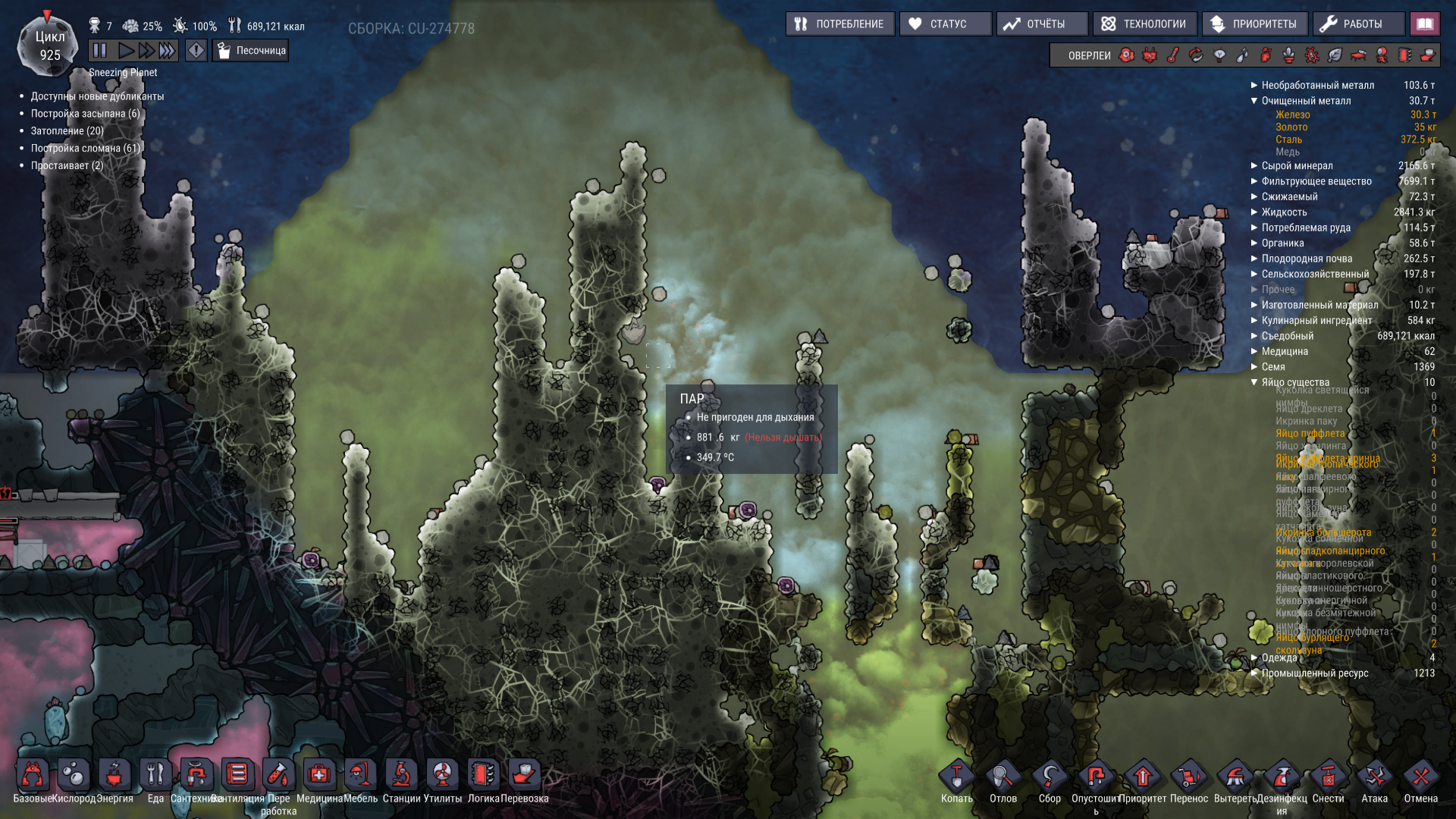1456x819 pixels.
Task: Pause the game
Action: [100, 51]
